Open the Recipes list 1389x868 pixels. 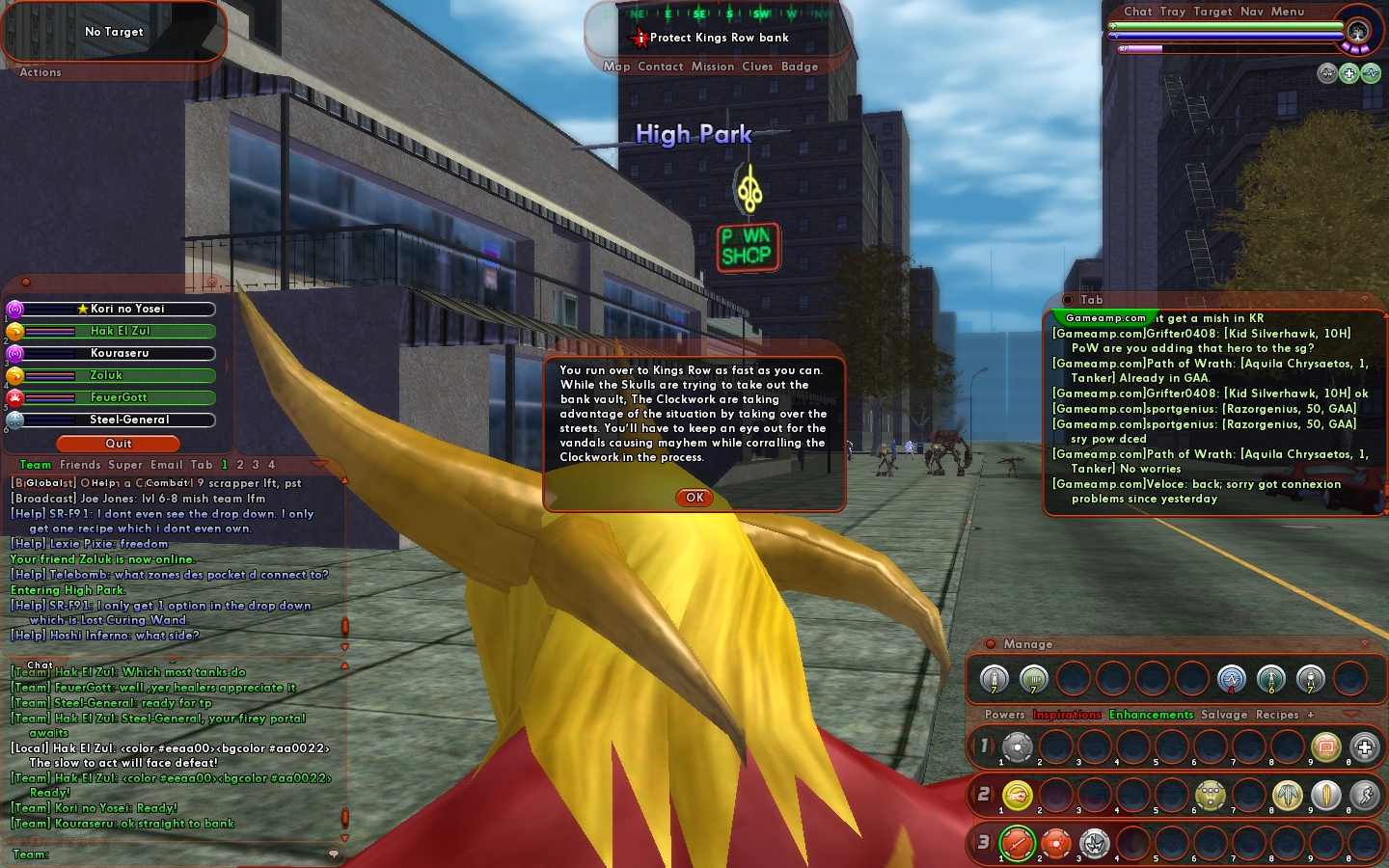(1277, 715)
